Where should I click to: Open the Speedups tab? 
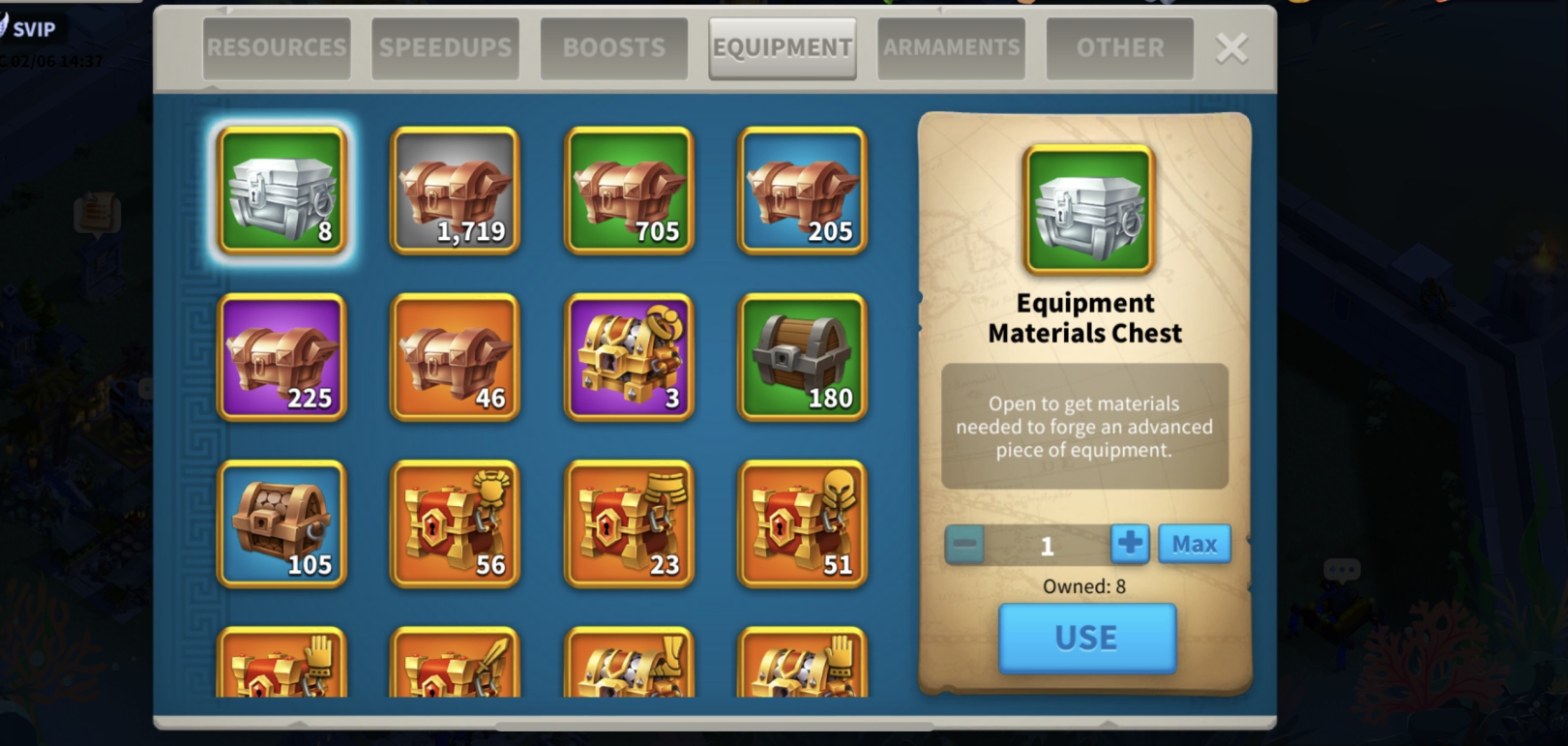pos(445,48)
